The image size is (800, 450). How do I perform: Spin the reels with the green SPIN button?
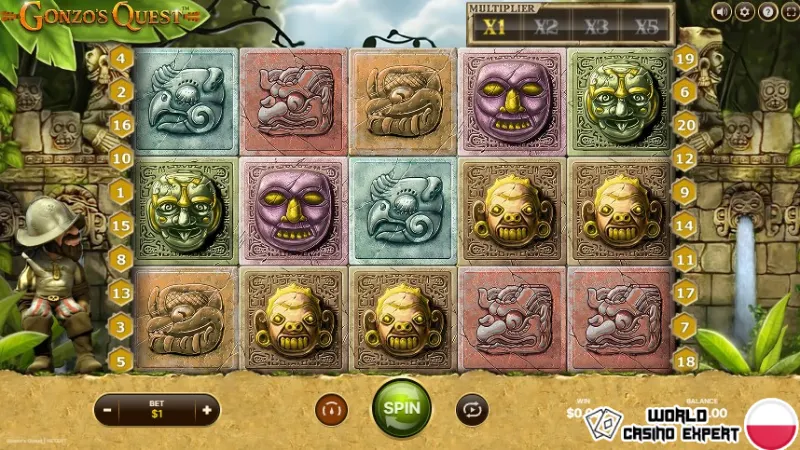[x=402, y=408]
